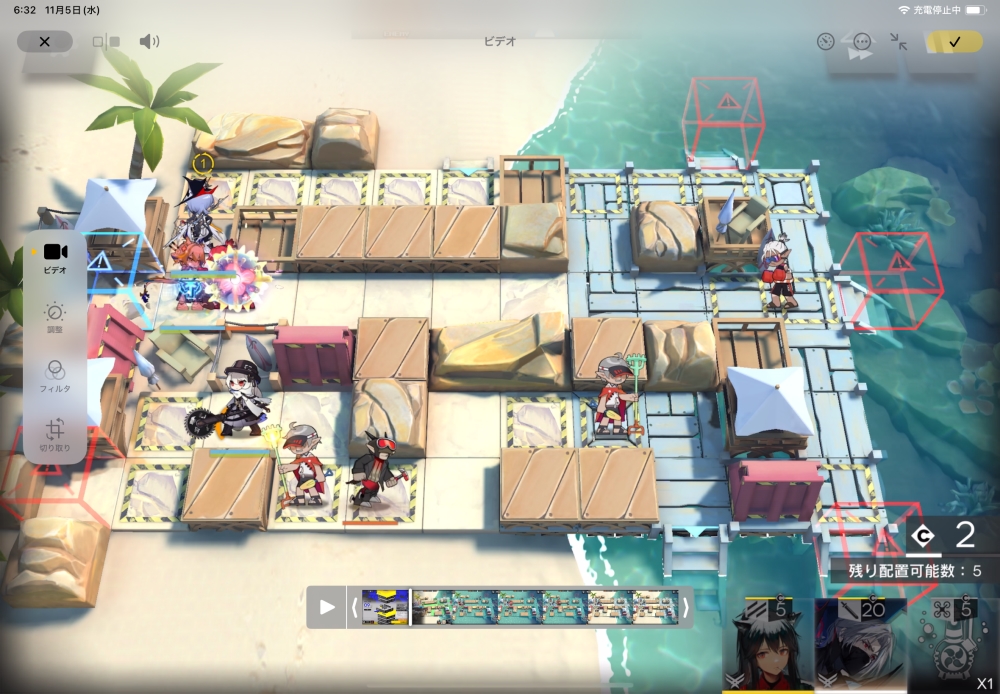
Task: Select the Texas operator card
Action: click(768, 645)
